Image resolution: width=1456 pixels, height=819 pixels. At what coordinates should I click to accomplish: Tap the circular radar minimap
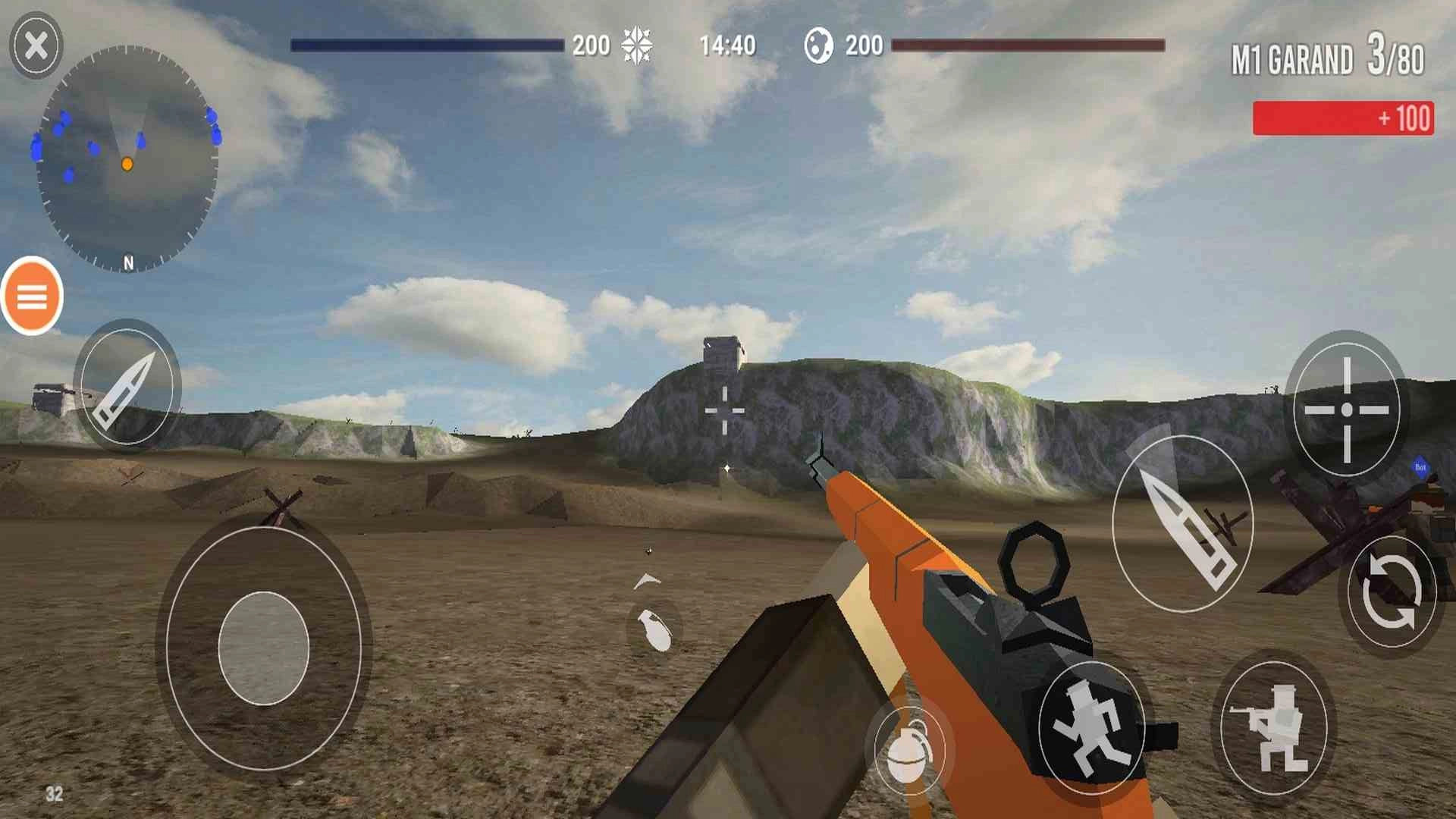tap(127, 159)
